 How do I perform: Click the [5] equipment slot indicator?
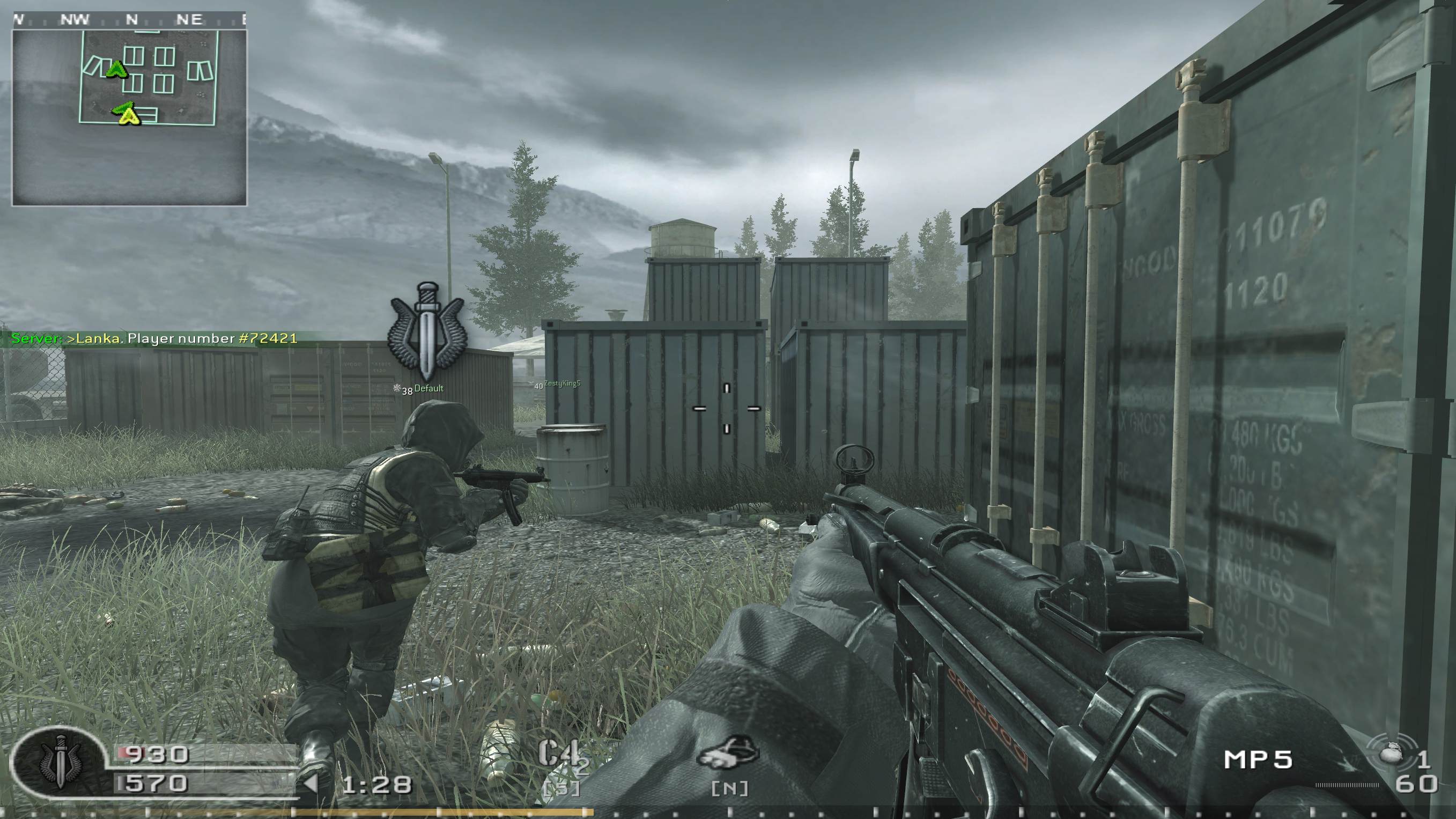tap(564, 788)
